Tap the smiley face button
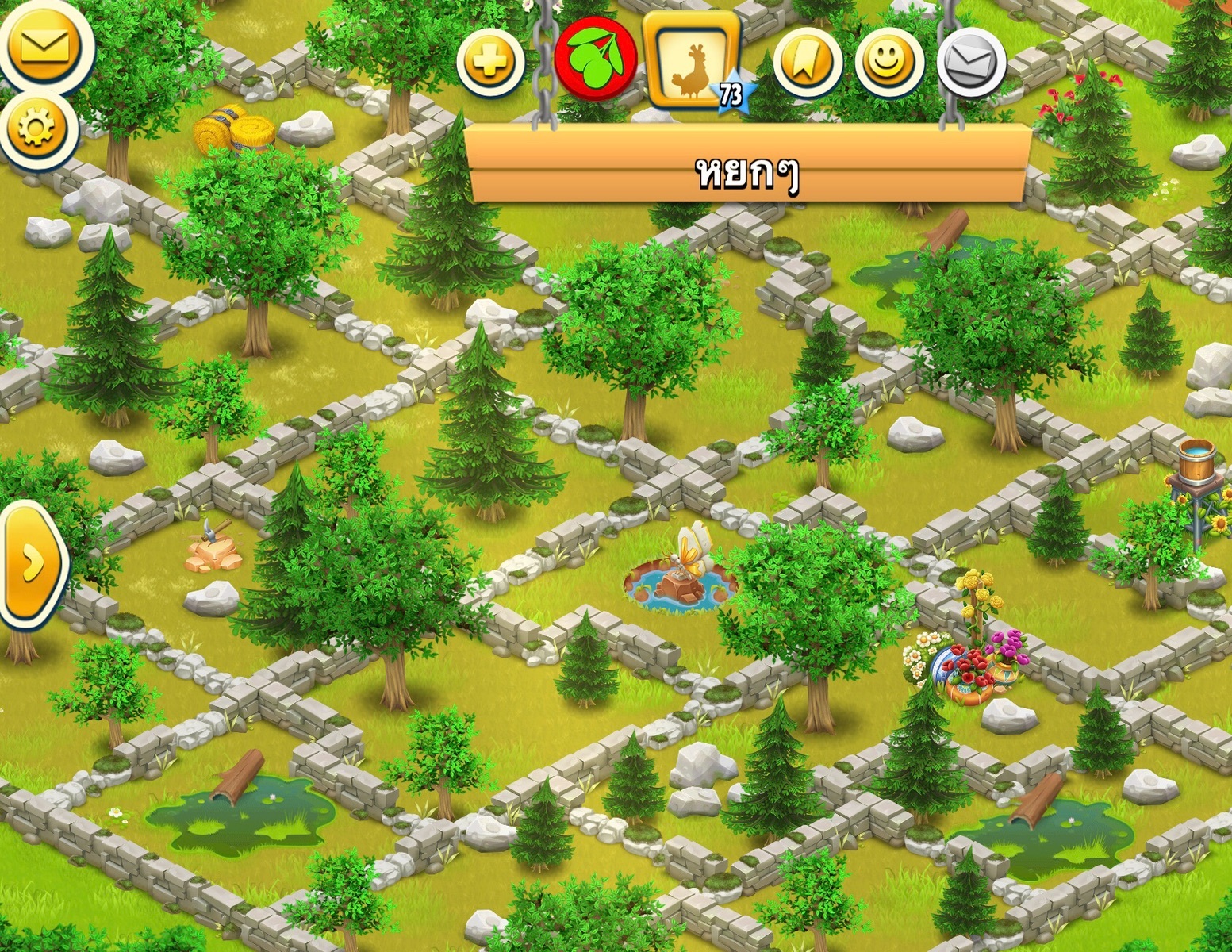Viewport: 1232px width, 952px height. [889, 62]
